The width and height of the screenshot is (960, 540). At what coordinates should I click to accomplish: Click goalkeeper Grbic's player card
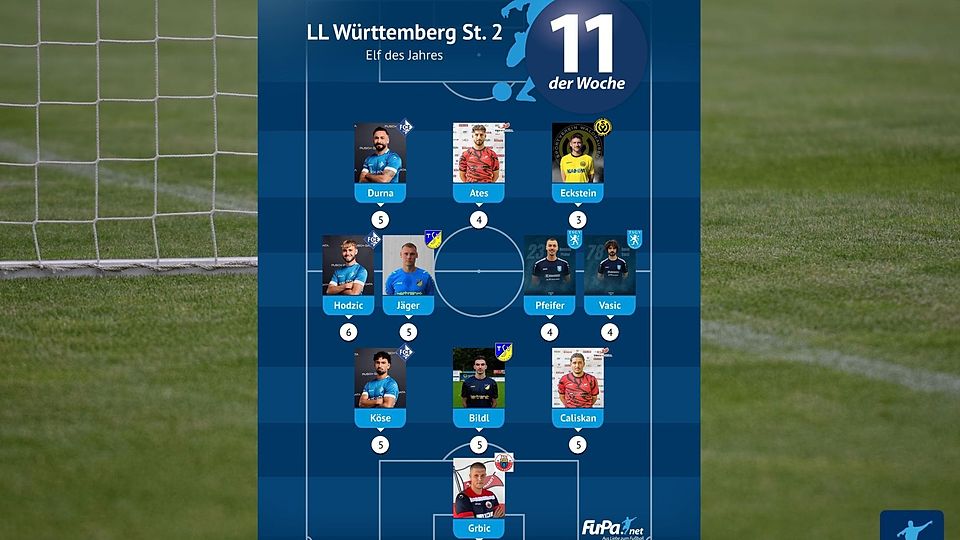pyautogui.click(x=479, y=494)
